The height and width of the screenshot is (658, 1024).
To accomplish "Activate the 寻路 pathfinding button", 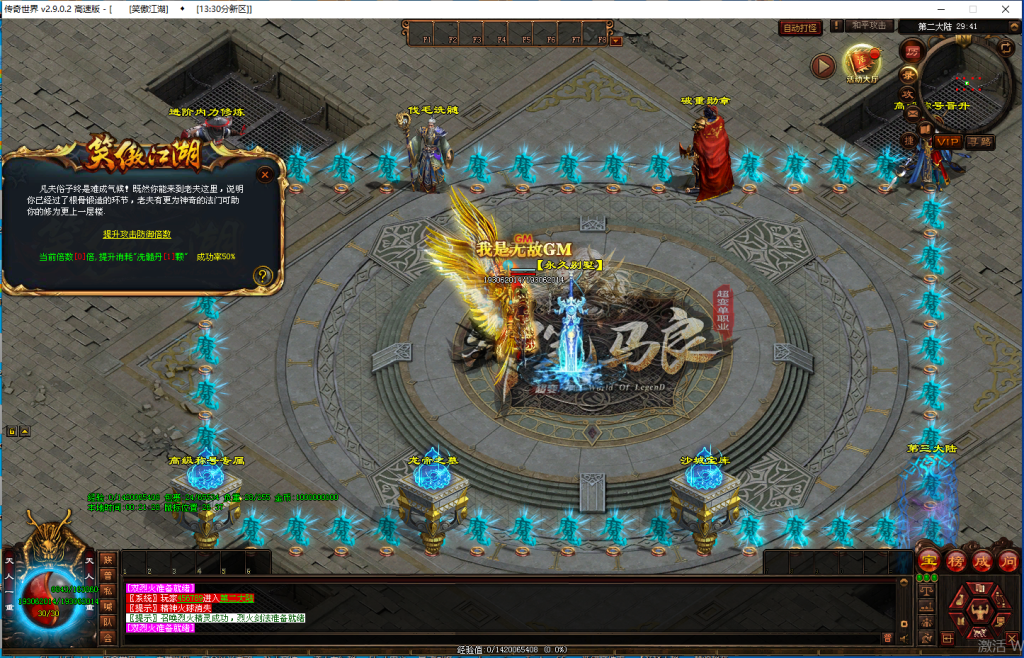I will [980, 142].
